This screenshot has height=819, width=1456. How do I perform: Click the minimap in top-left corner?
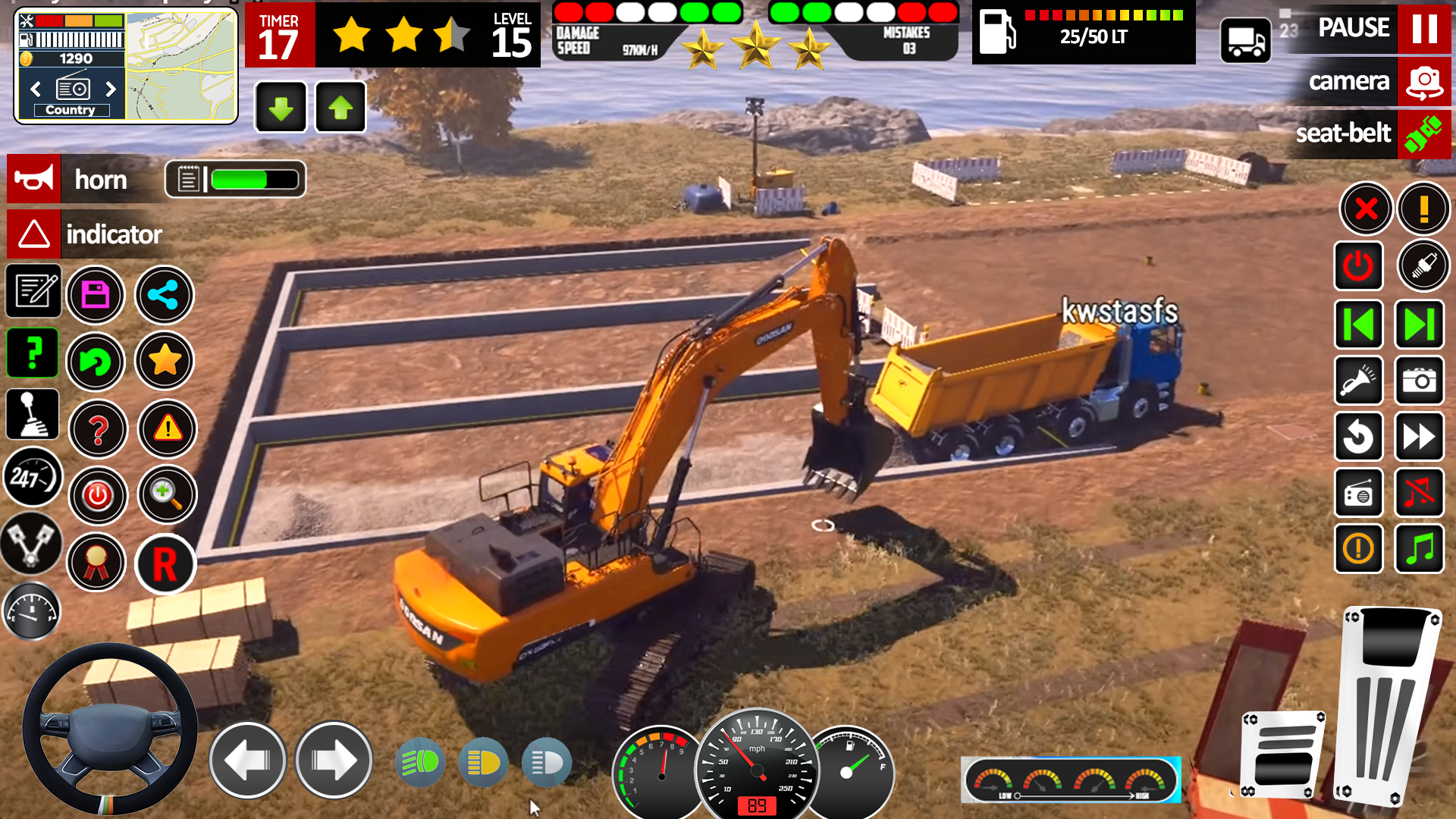(x=182, y=64)
